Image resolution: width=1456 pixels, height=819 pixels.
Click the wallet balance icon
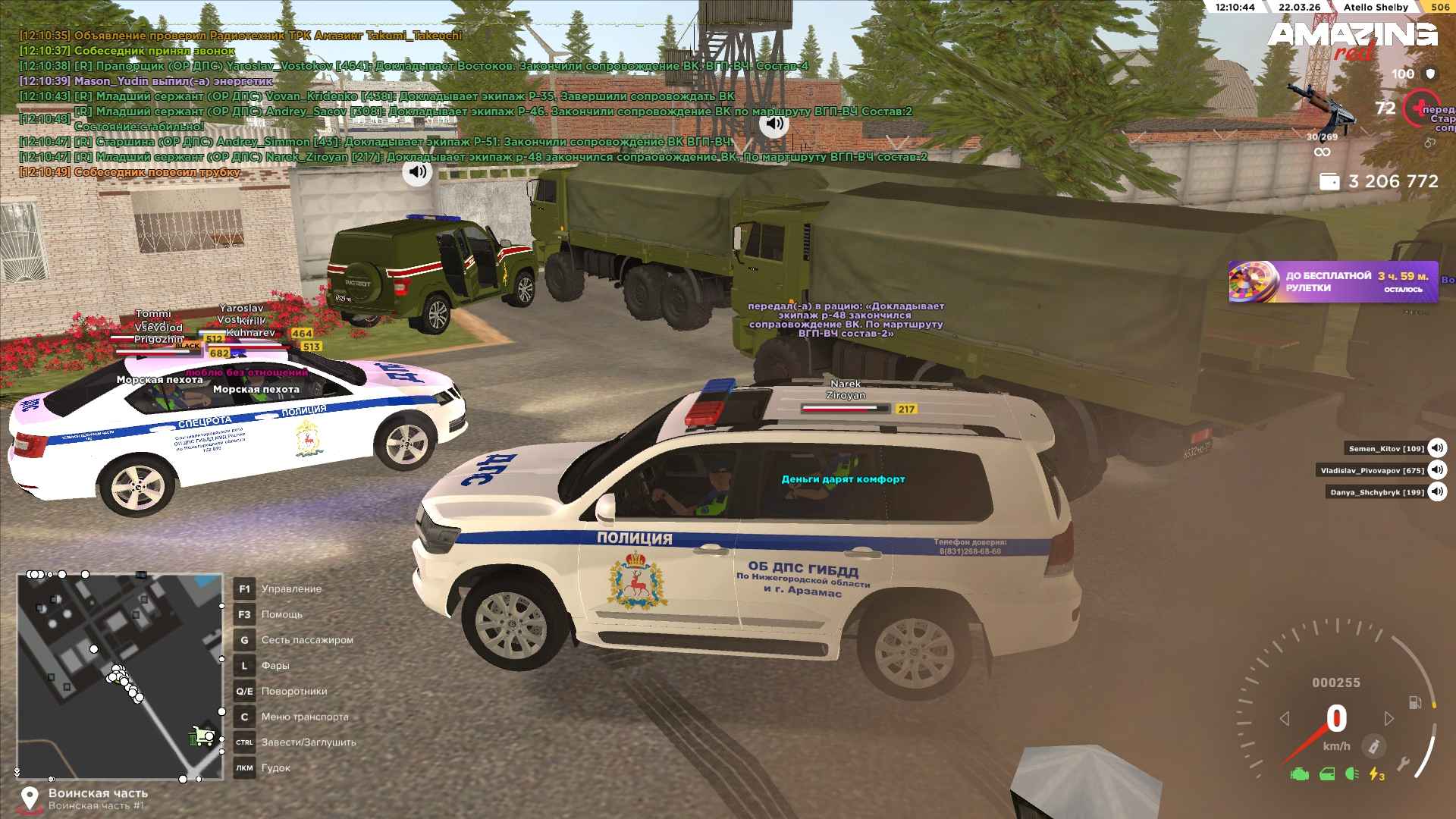coord(1329,182)
